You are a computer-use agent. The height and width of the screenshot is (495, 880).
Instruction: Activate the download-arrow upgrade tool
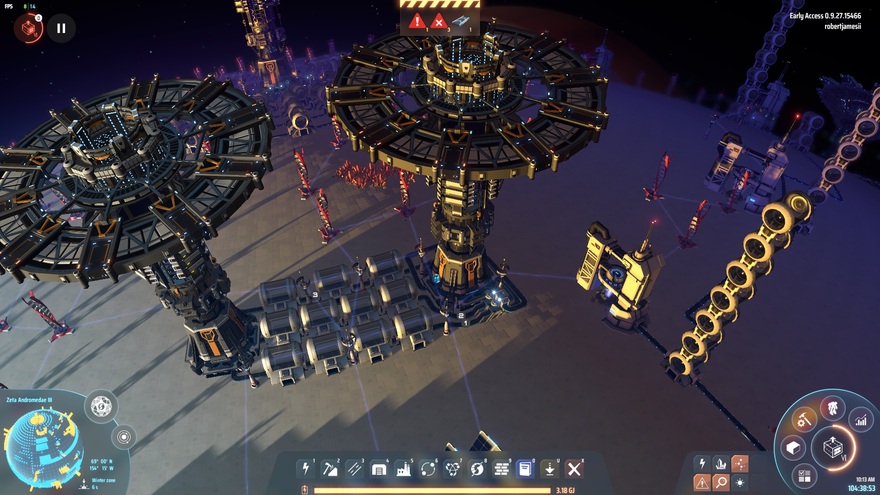(x=550, y=468)
